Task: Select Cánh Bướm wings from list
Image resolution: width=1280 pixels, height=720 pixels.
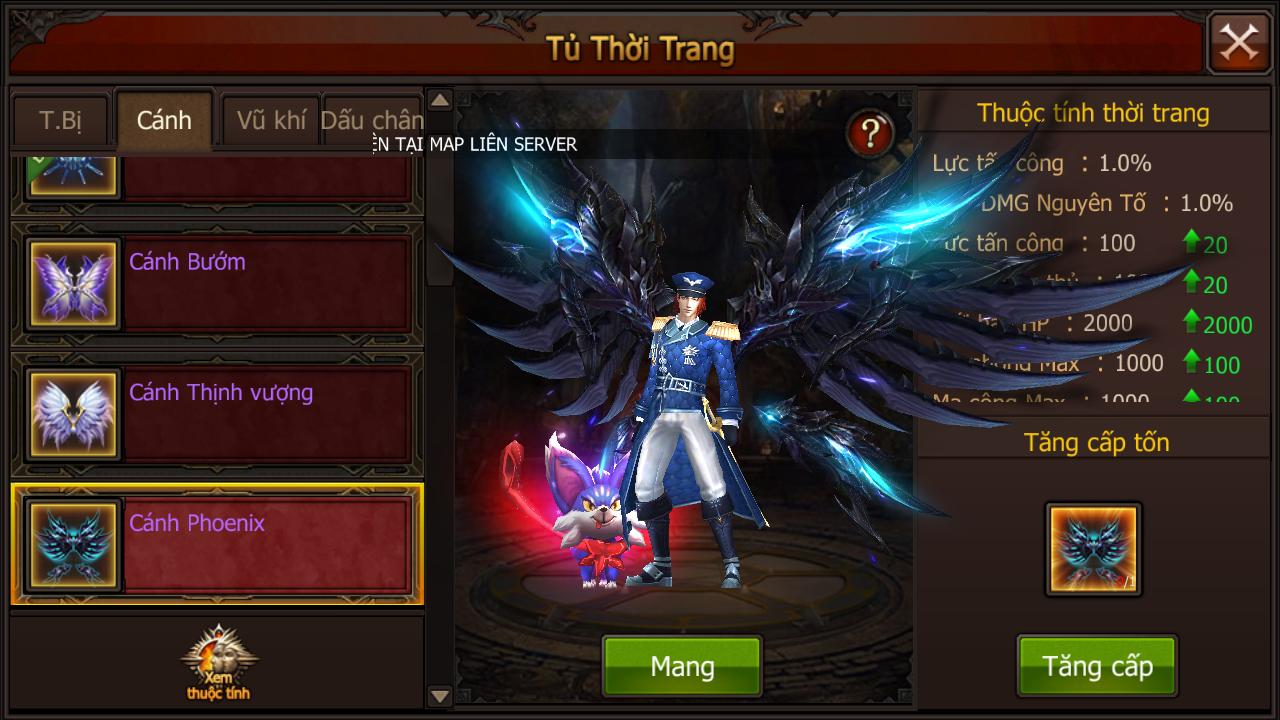Action: (x=217, y=284)
